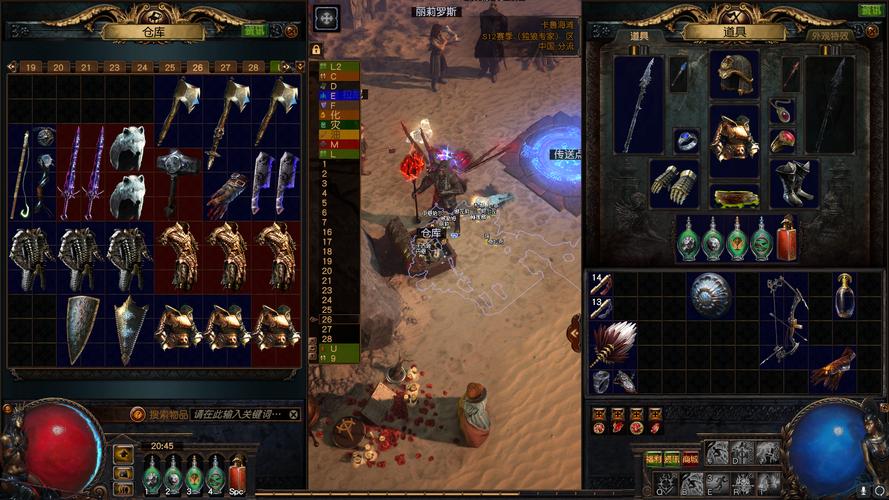This screenshot has width=889, height=500.
Task: Open stash tab 25
Action: click(x=170, y=67)
